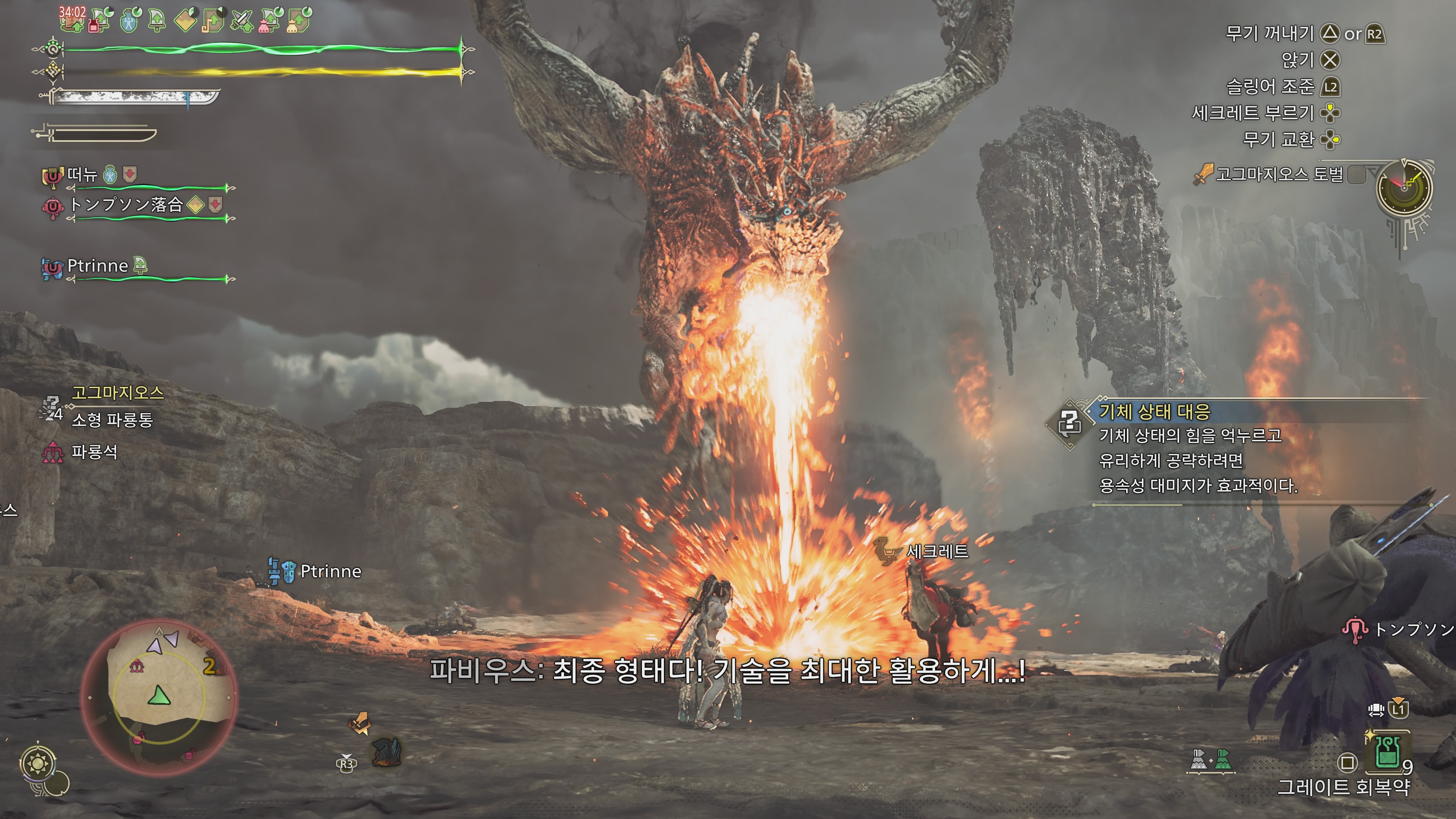The image size is (1456, 819).
Task: Click the quest timer clock dial
Action: click(1404, 188)
